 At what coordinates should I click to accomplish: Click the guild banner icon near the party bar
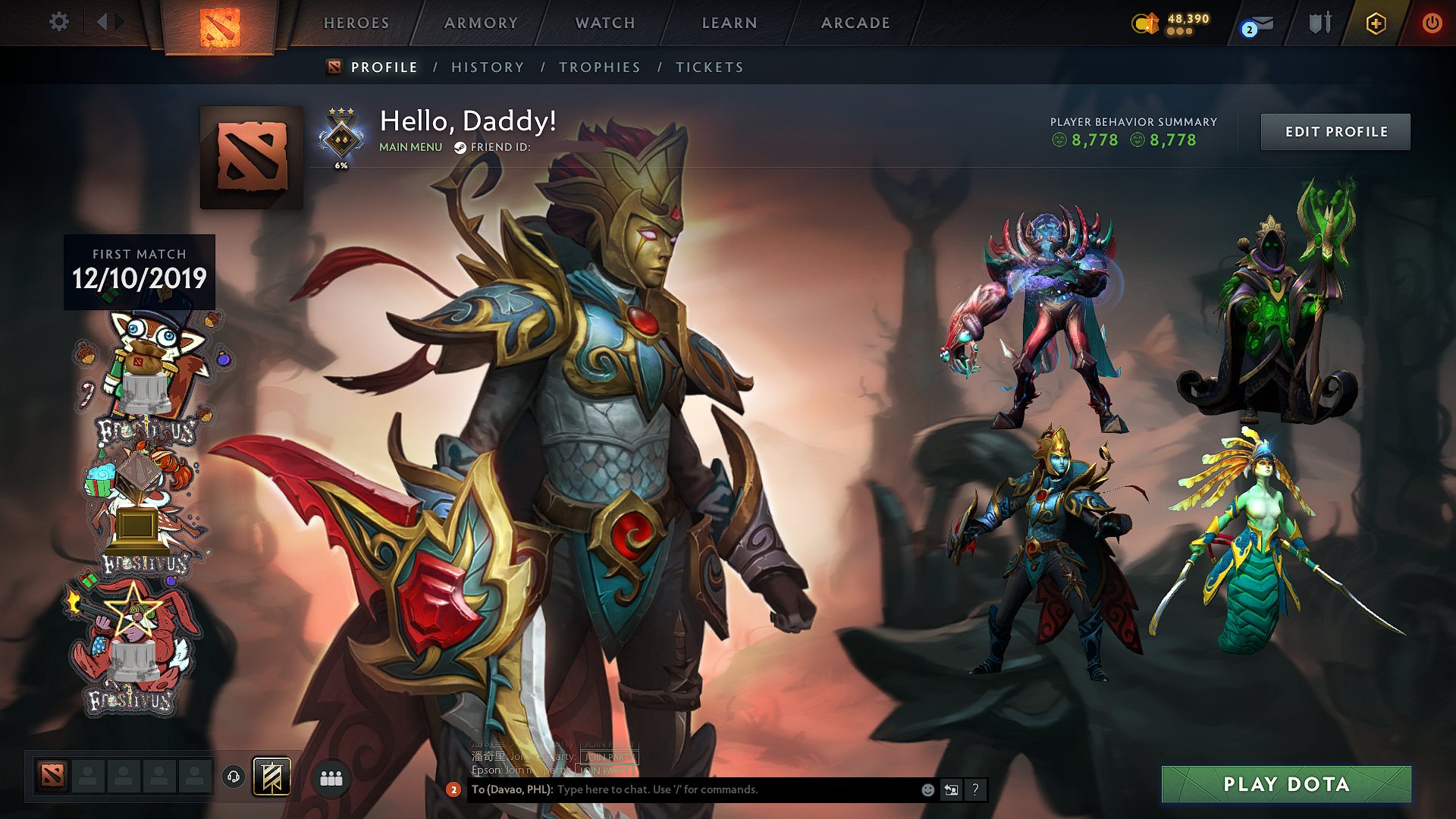pos(272,776)
